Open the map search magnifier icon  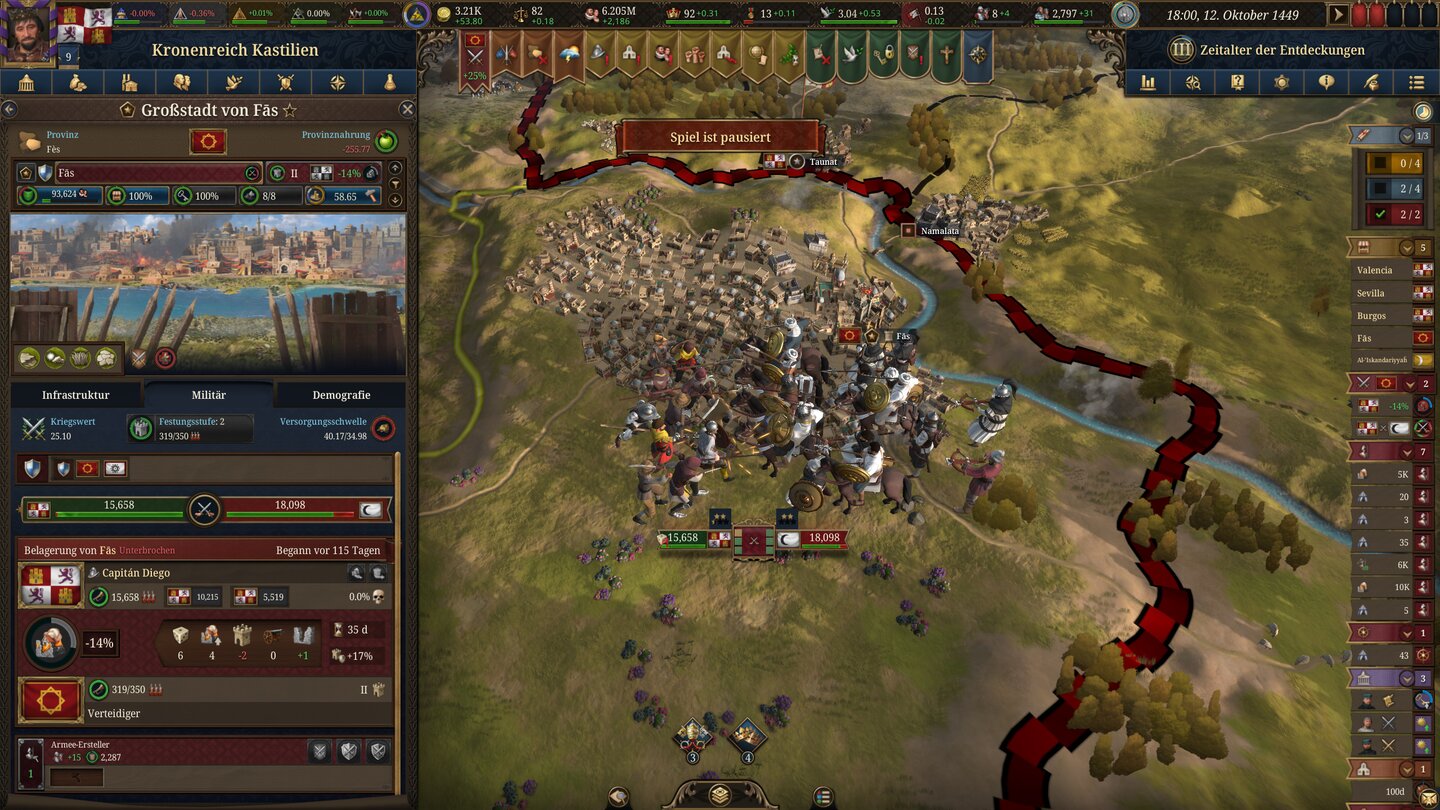pyautogui.click(x=1192, y=82)
